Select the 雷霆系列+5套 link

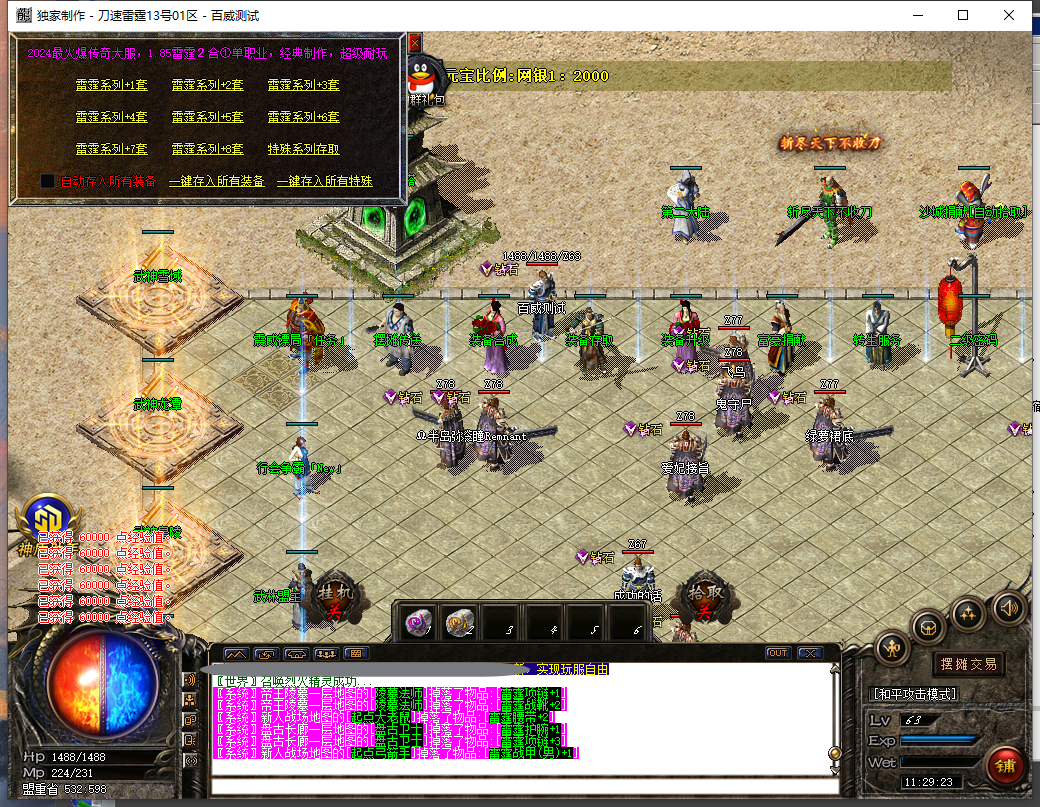point(207,117)
